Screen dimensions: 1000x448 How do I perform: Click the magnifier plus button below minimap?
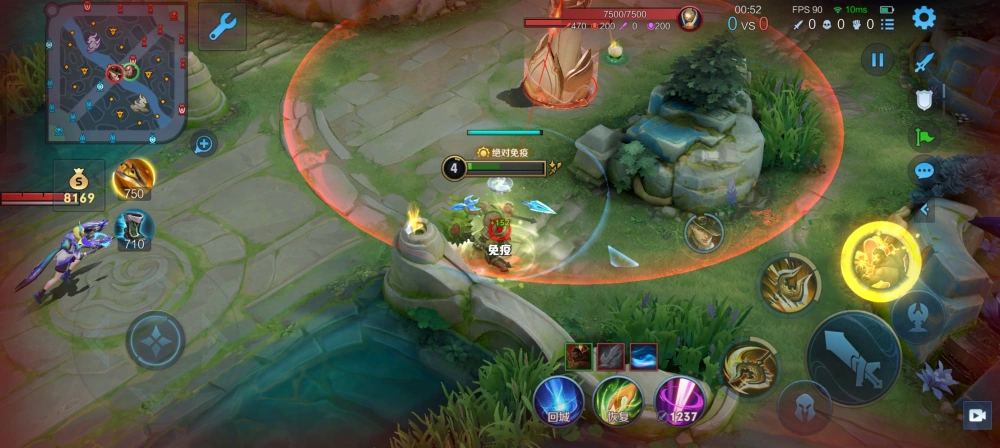coord(203,144)
